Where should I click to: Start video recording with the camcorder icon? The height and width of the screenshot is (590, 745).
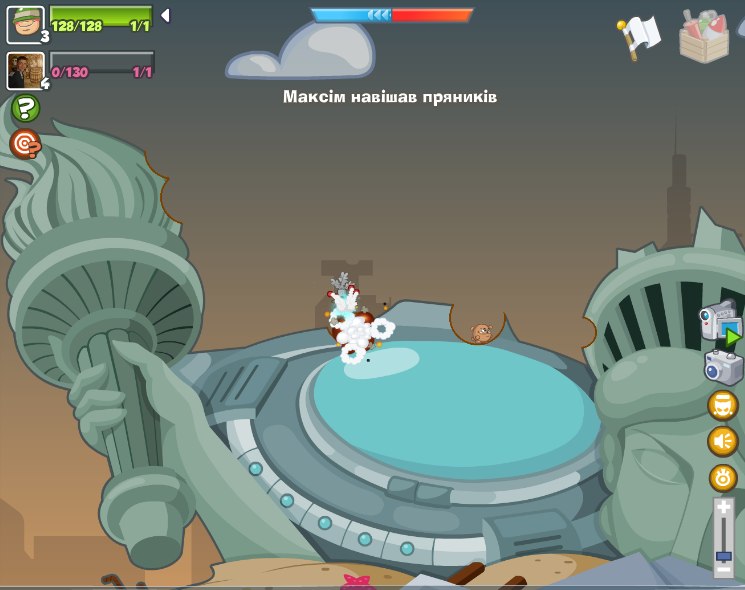pos(719,323)
